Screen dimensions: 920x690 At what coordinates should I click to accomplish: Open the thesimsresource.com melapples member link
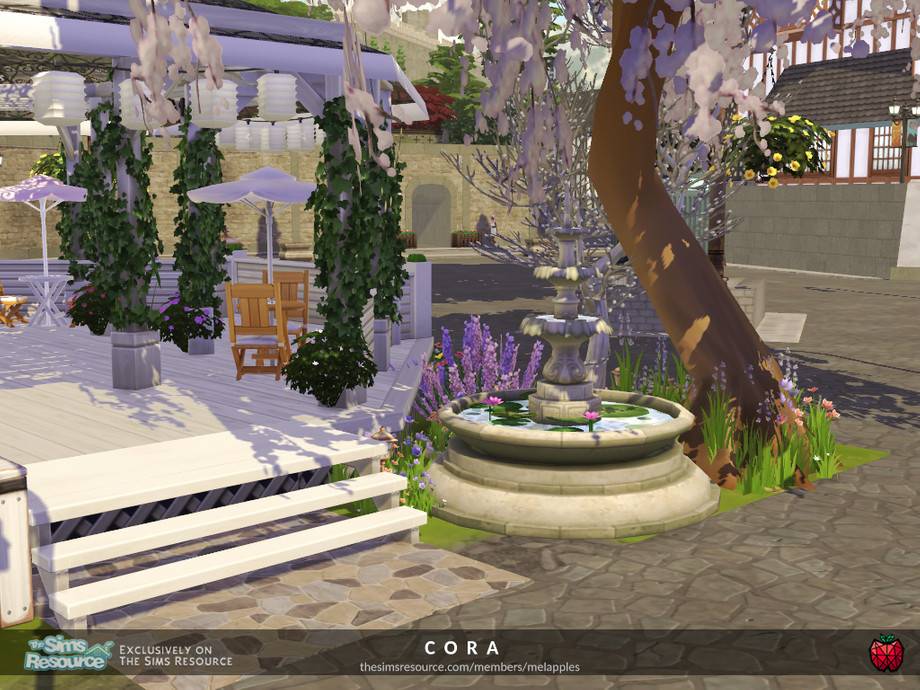(470, 667)
